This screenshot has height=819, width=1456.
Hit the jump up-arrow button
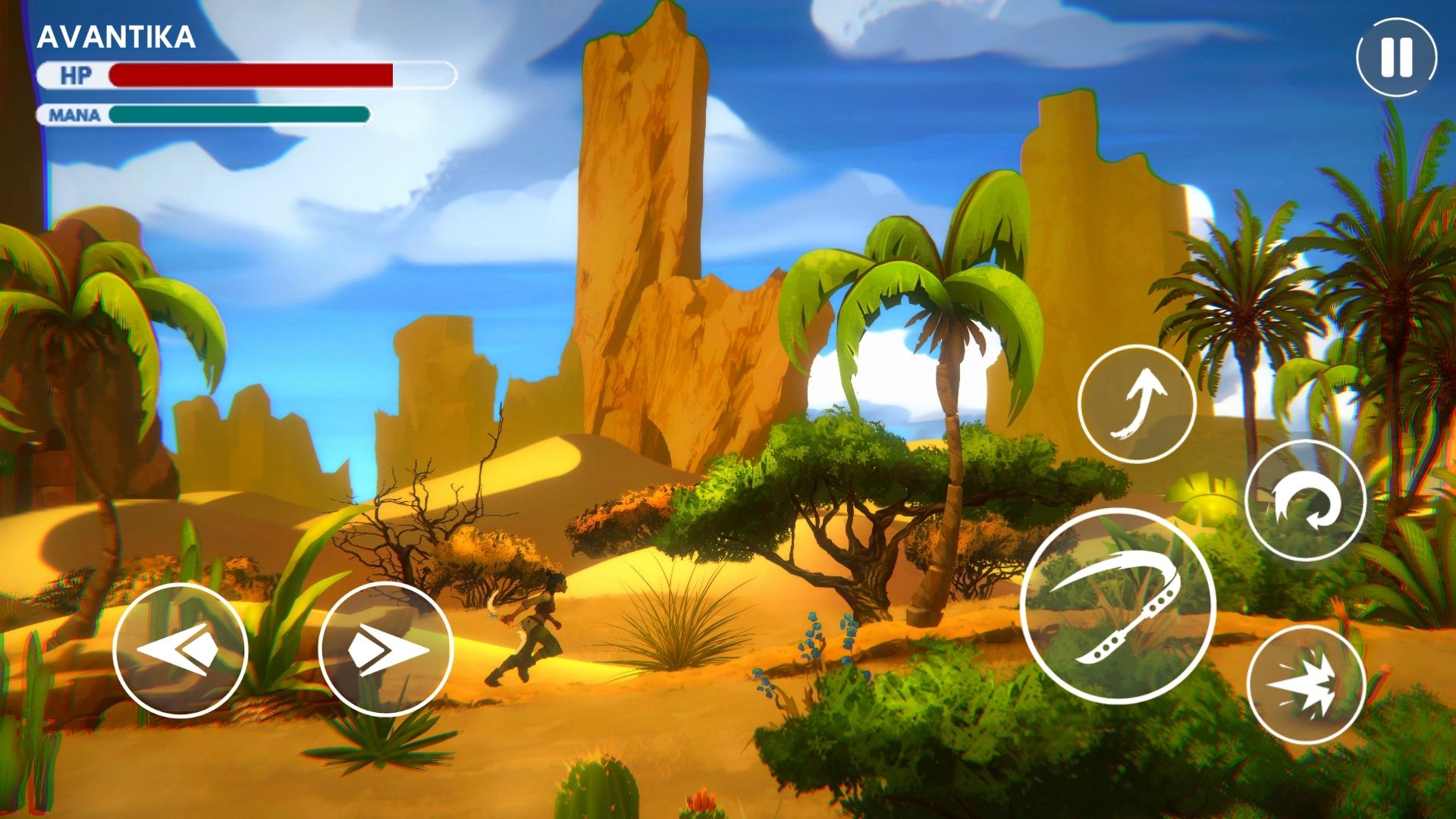click(x=1136, y=403)
